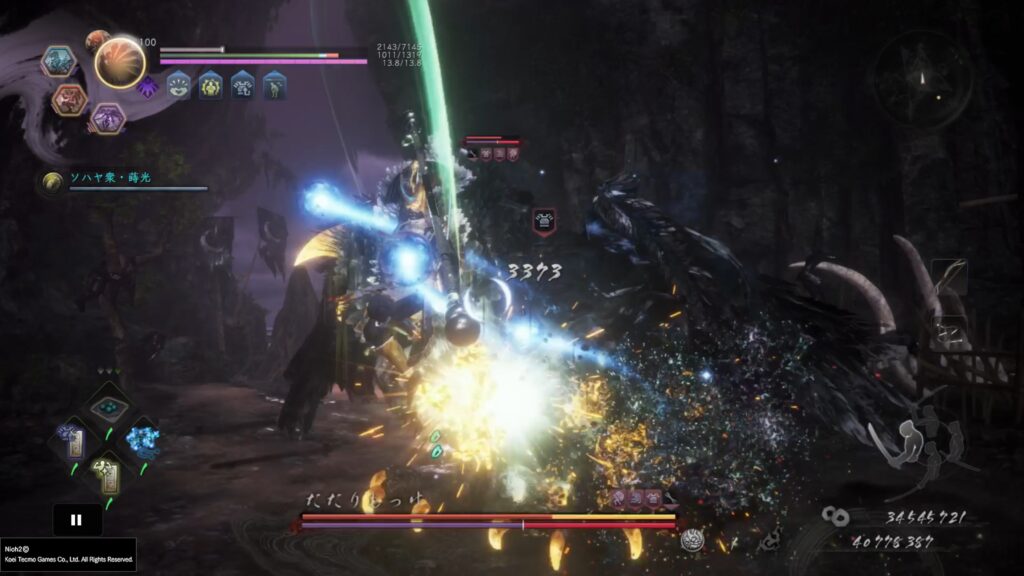Click the third blue buff status icon

pyautogui.click(x=243, y=86)
